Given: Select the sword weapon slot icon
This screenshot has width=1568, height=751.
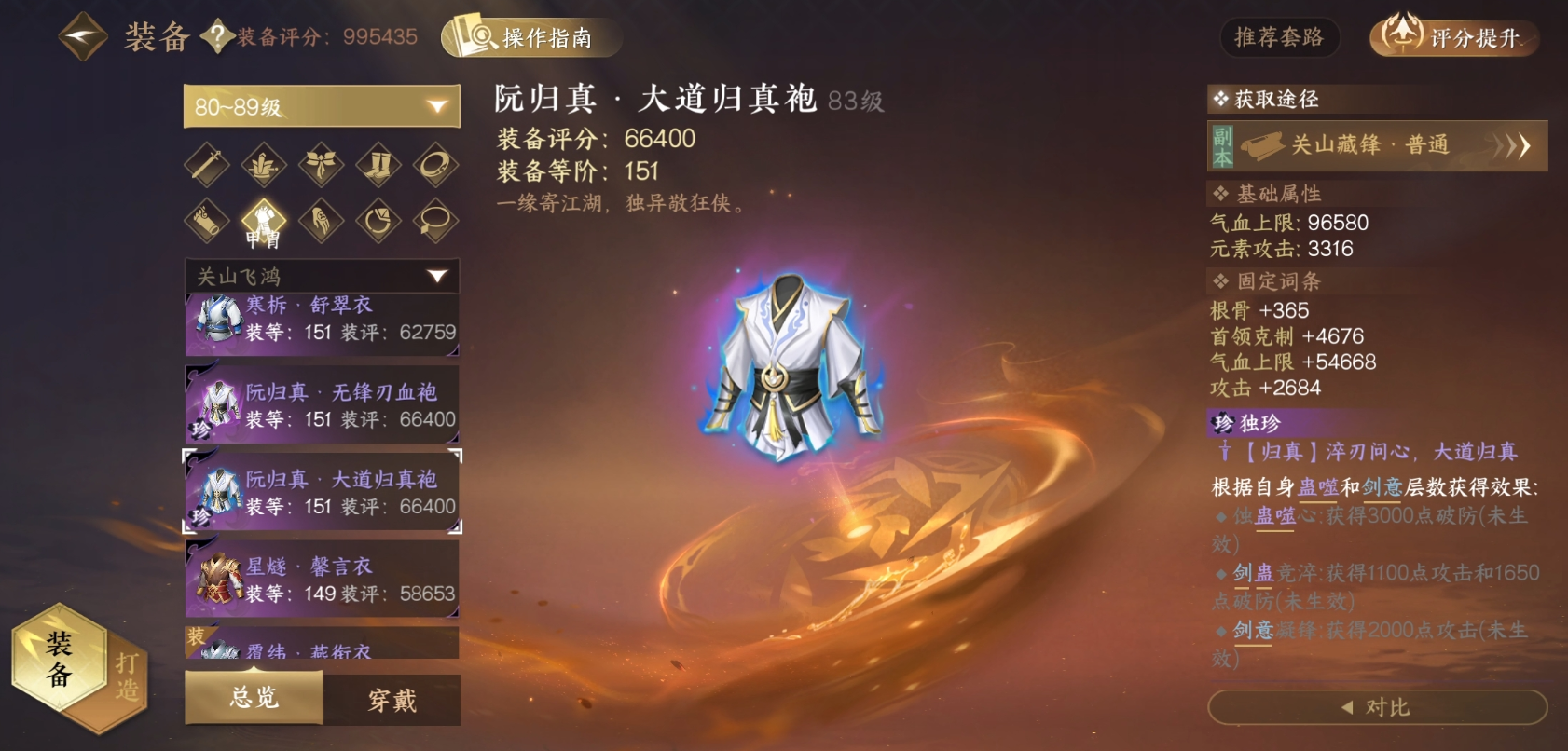Looking at the screenshot, I should tap(208, 166).
